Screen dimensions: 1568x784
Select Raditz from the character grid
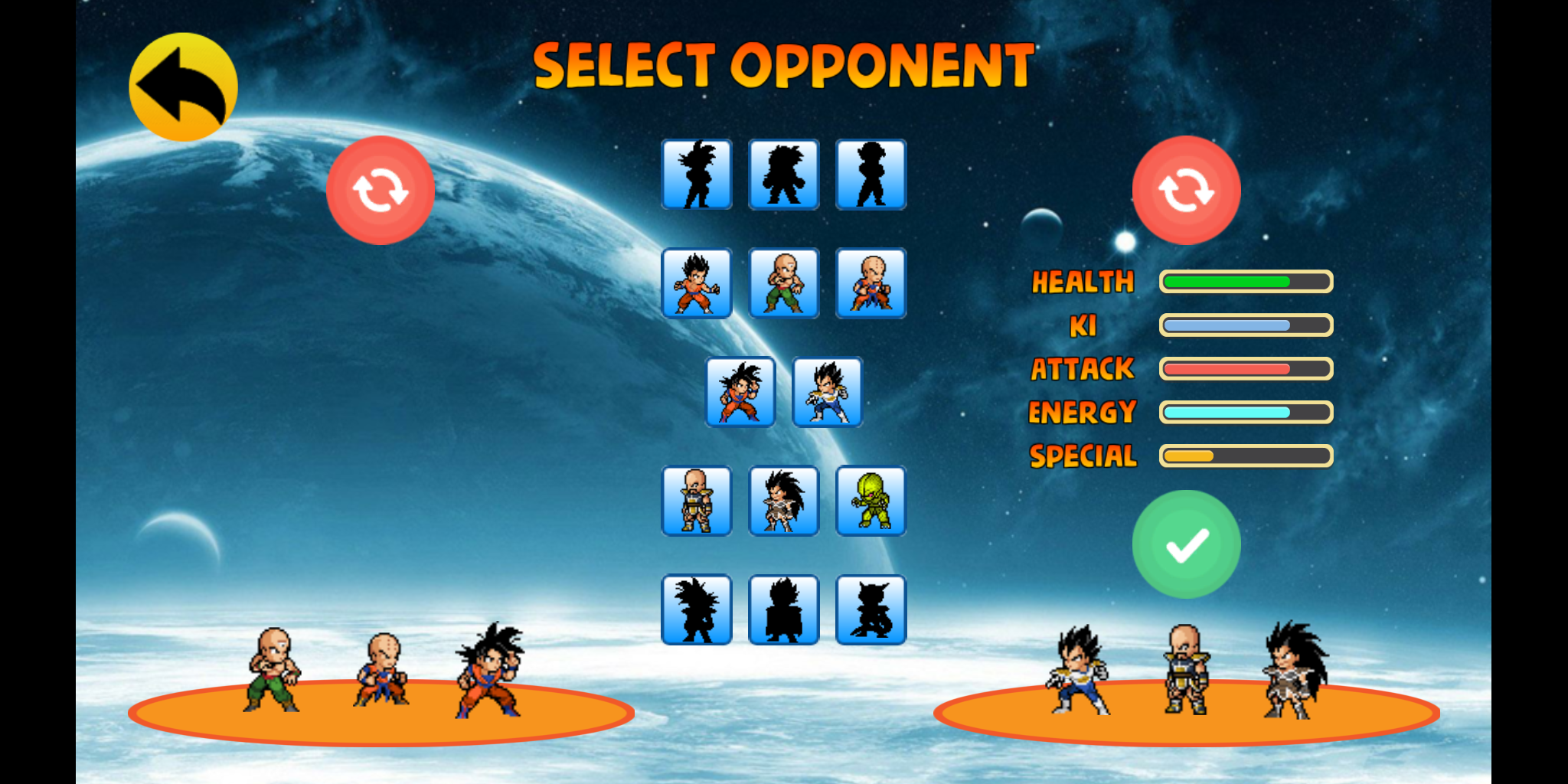(x=783, y=501)
